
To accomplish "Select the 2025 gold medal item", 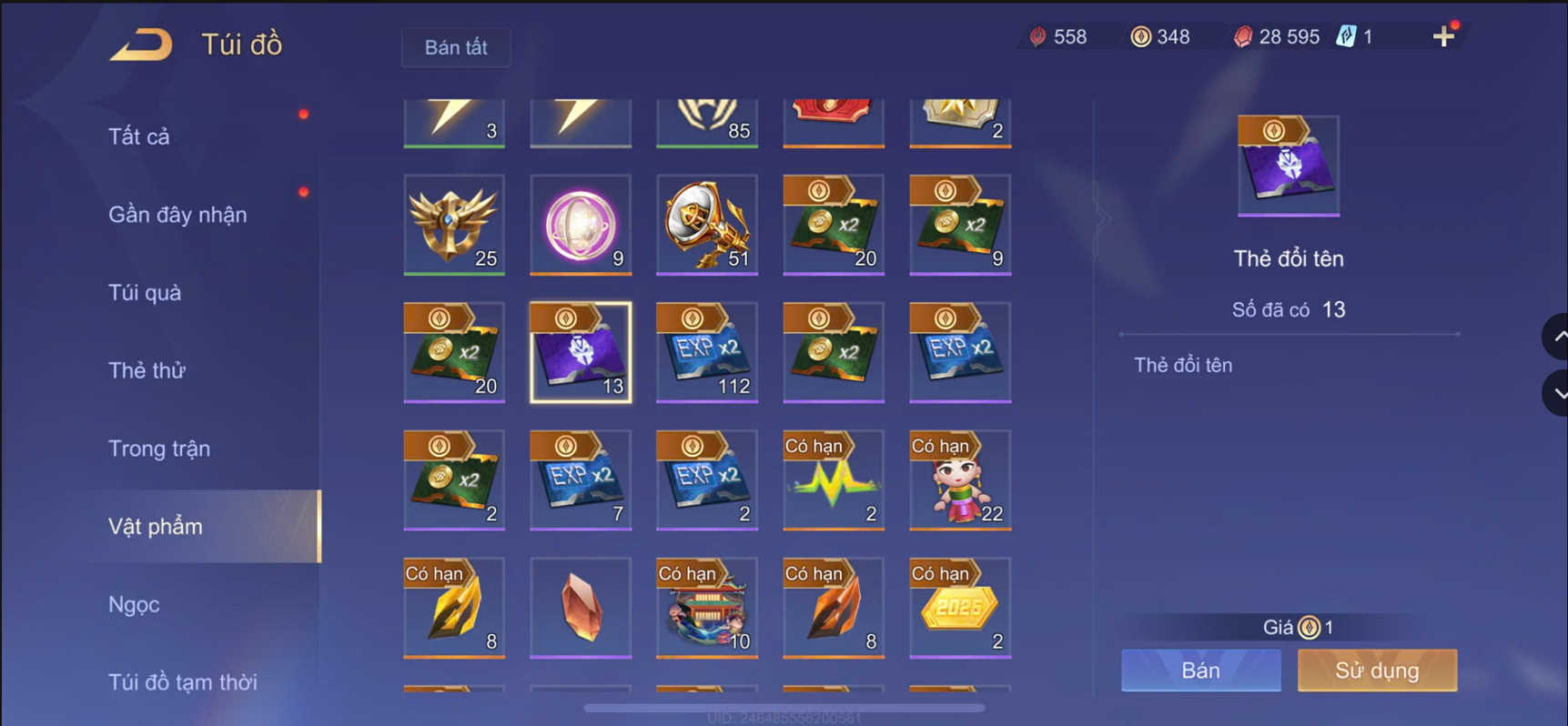I will click(959, 608).
